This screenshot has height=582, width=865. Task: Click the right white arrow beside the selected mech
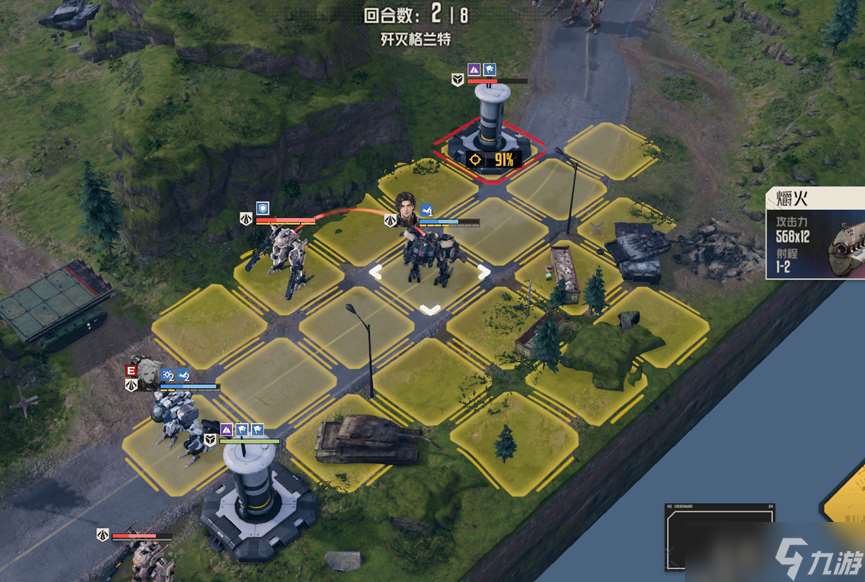pyautogui.click(x=484, y=271)
